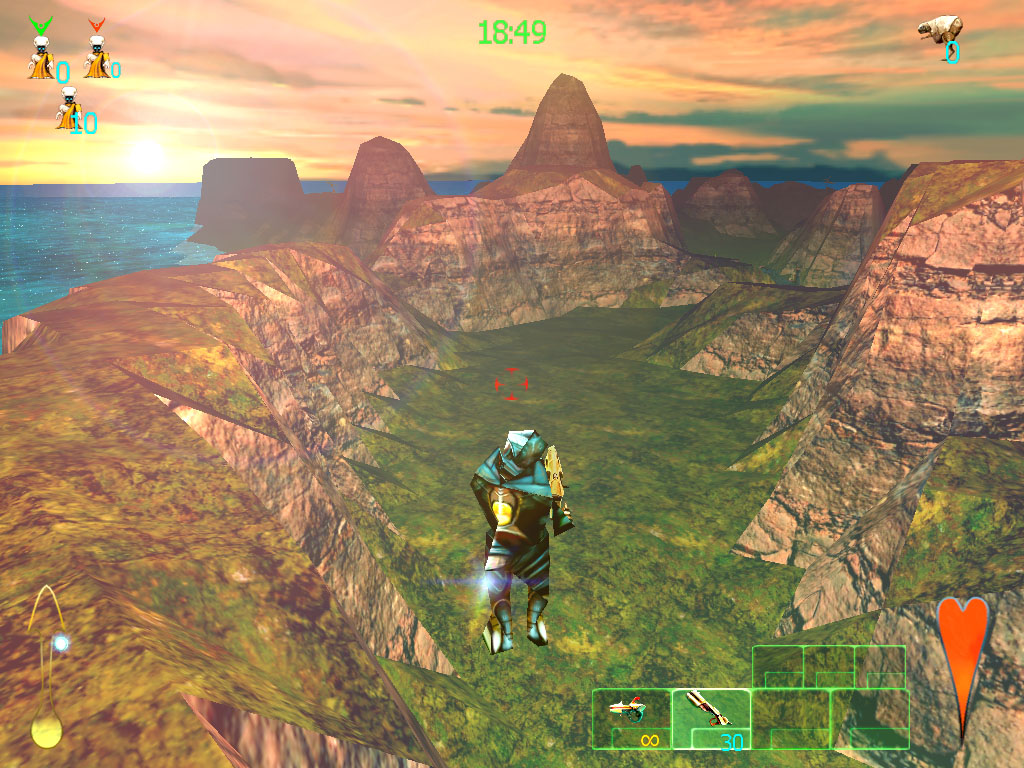1024x768 pixels.
Task: Select the robed figure icon showing 10
Action: click(68, 109)
